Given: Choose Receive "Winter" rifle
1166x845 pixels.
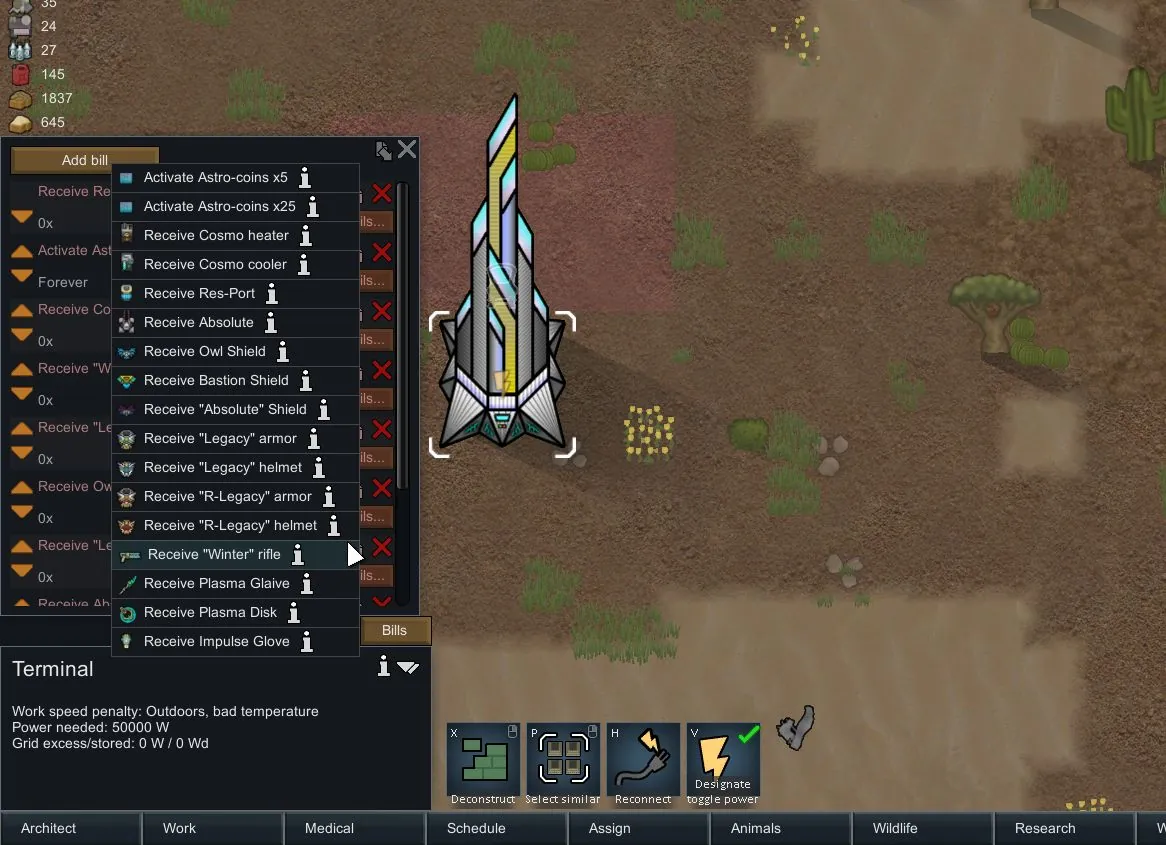Looking at the screenshot, I should coord(214,555).
